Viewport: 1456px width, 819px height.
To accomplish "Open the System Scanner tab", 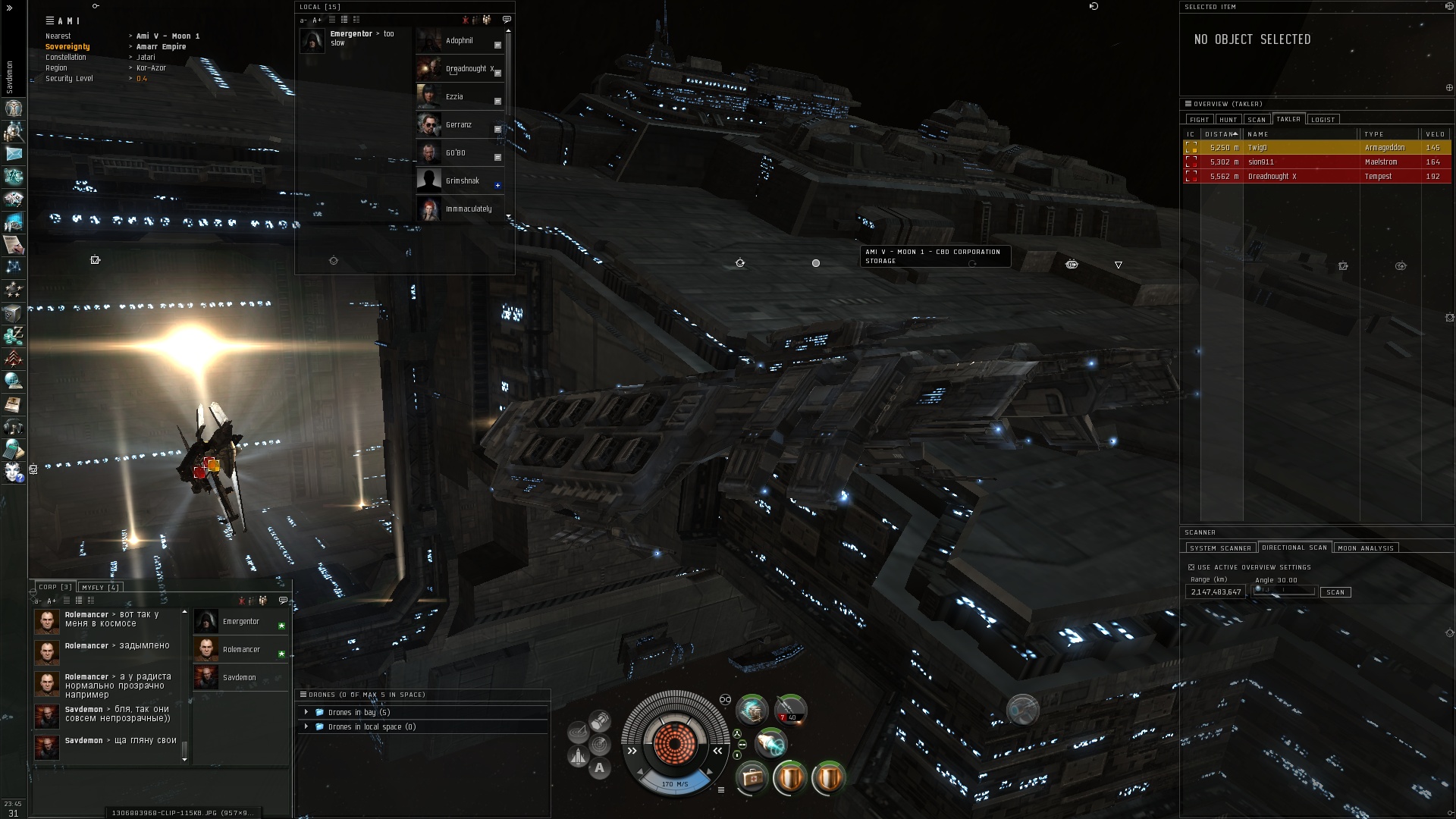I will (1220, 548).
